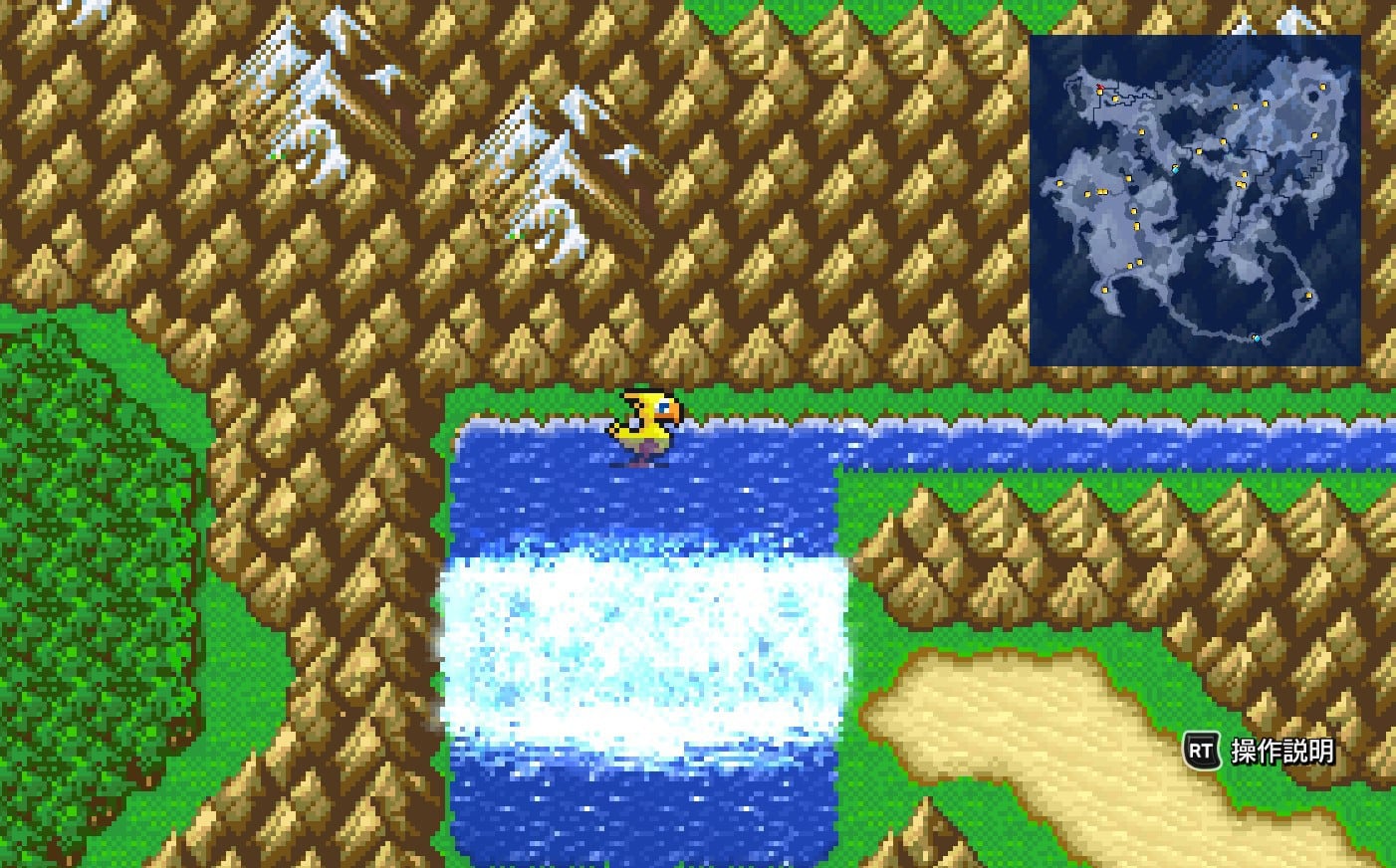Image resolution: width=1396 pixels, height=868 pixels.
Task: Click the red player arrow on the minimap
Action: (x=1100, y=87)
